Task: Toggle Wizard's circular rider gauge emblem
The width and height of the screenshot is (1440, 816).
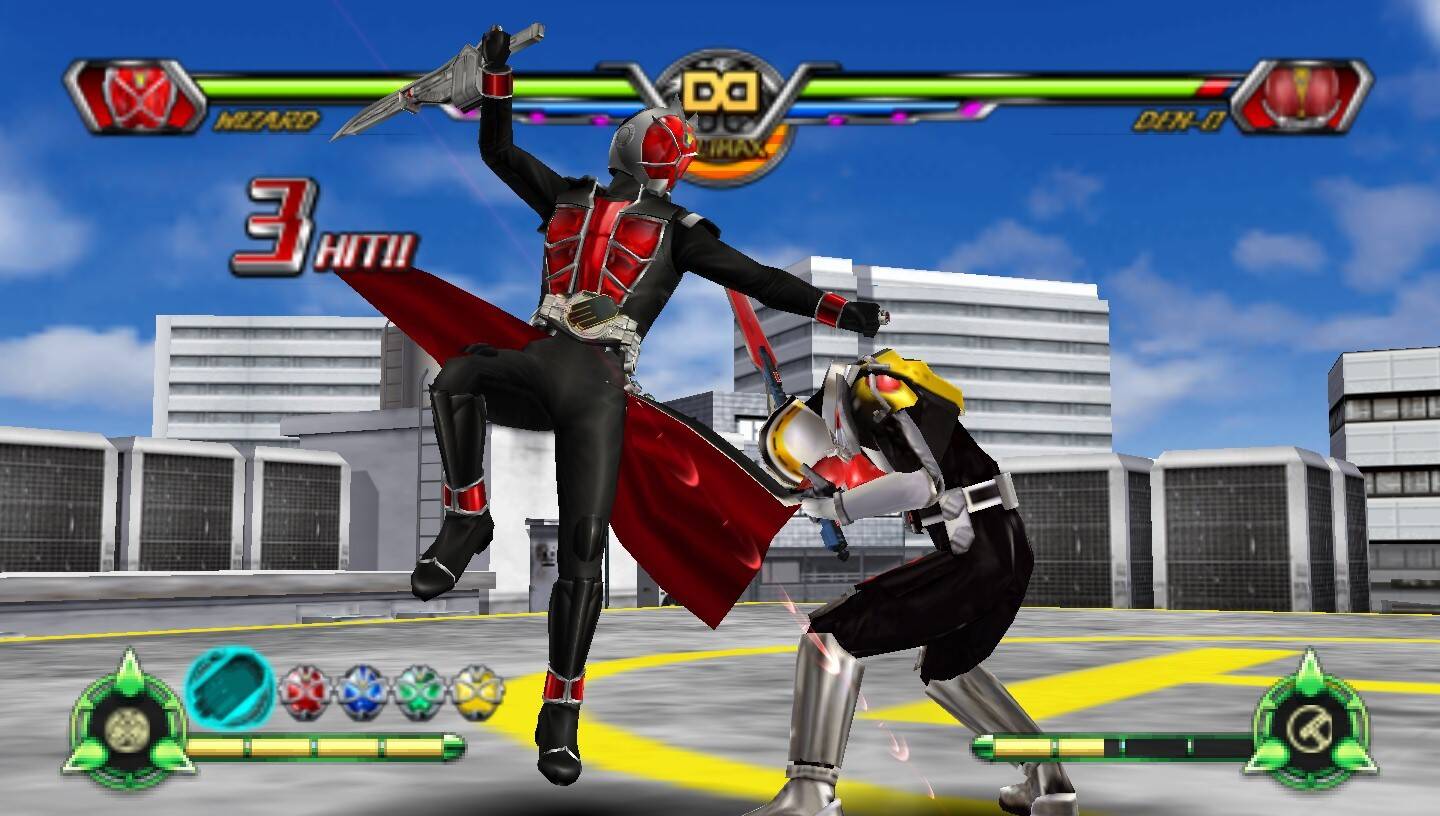Action: (x=128, y=728)
